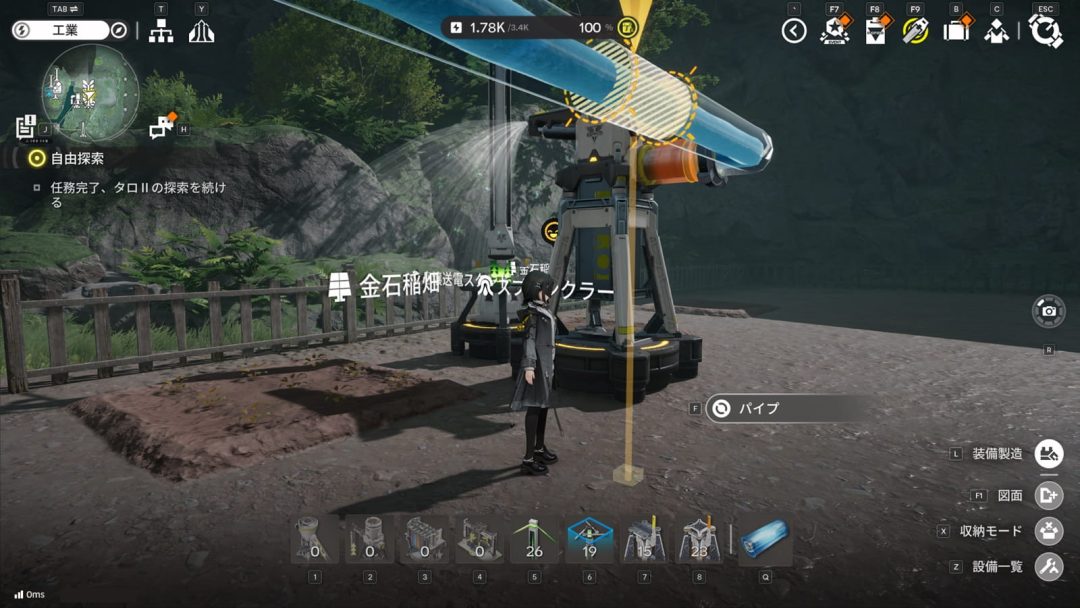Open the 図面 blueprint button

point(1048,495)
